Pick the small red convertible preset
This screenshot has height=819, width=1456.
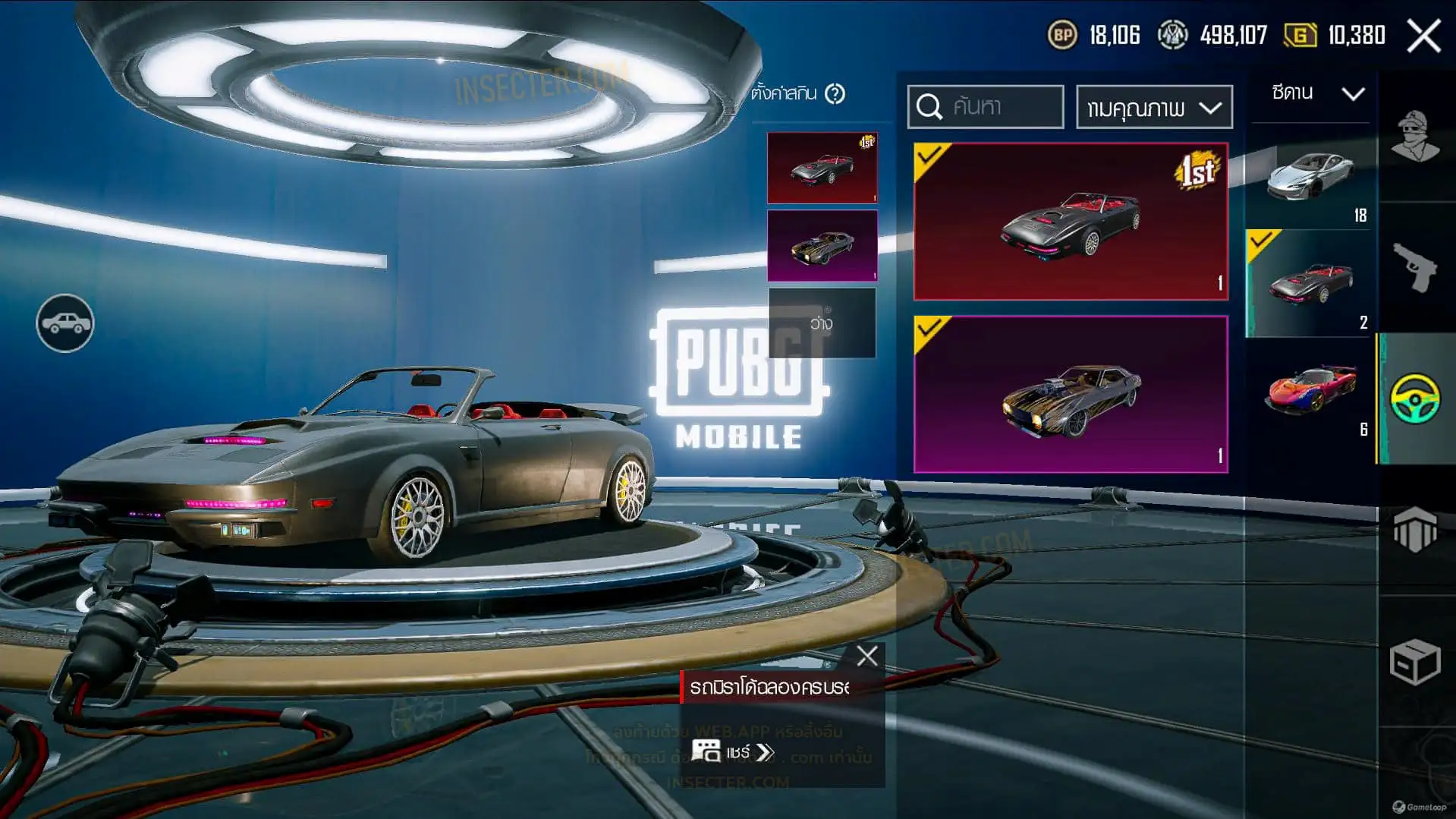(822, 168)
